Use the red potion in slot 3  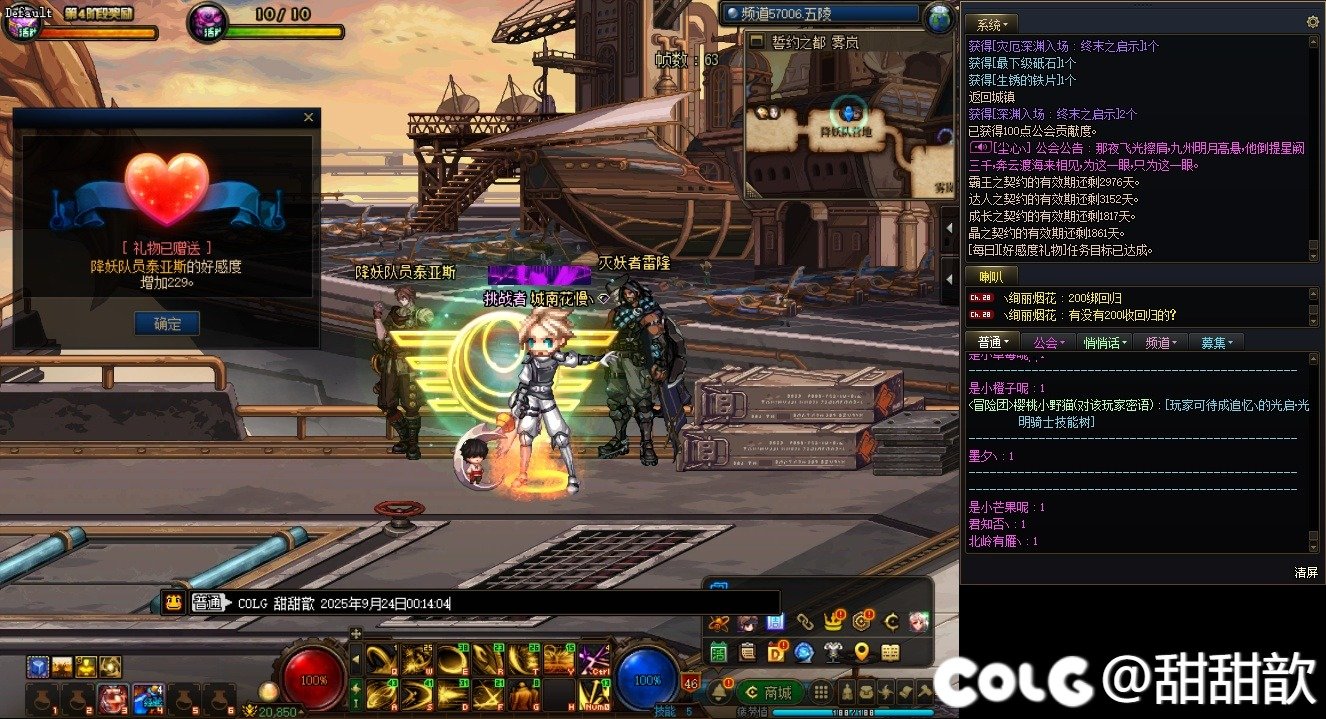(112, 697)
